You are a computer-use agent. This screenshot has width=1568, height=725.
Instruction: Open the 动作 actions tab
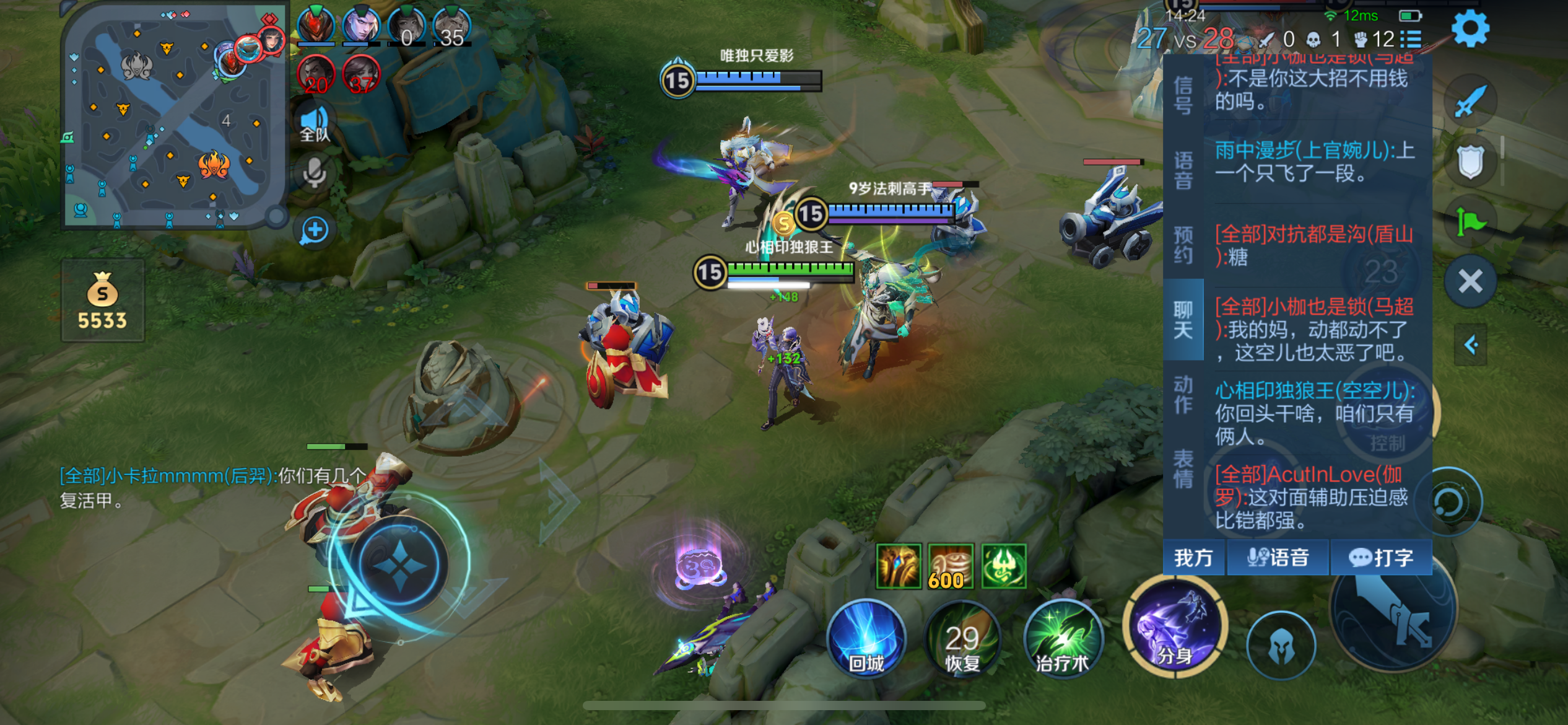(x=1183, y=395)
